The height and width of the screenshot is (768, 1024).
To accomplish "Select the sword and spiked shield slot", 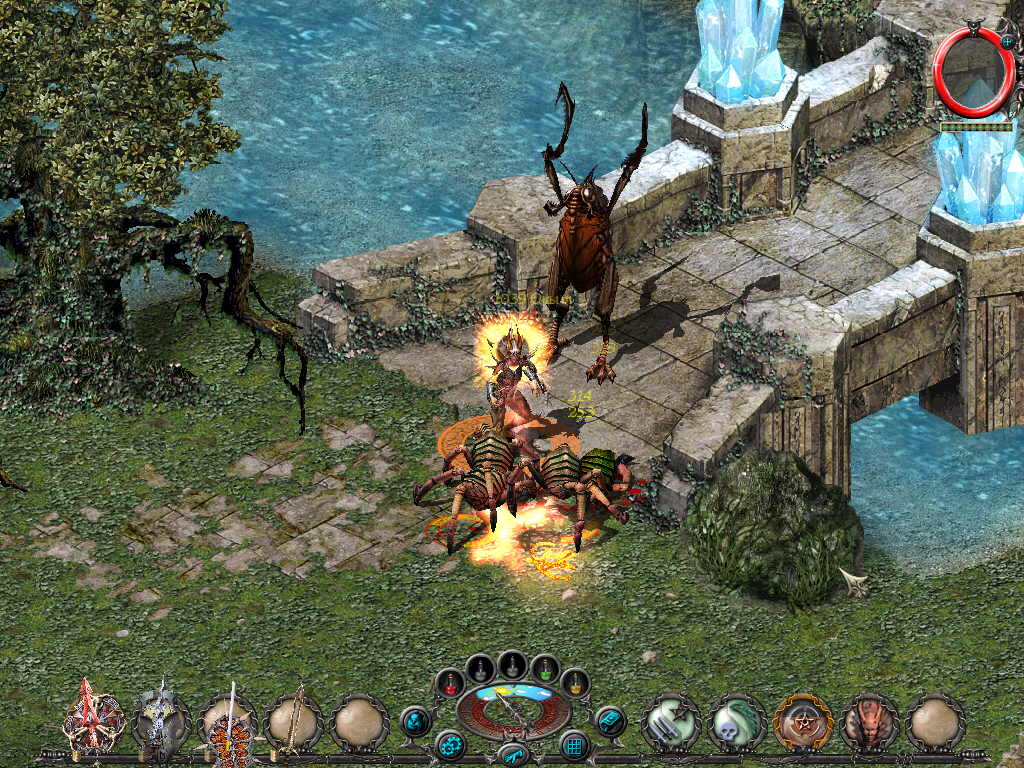I will [x=228, y=722].
